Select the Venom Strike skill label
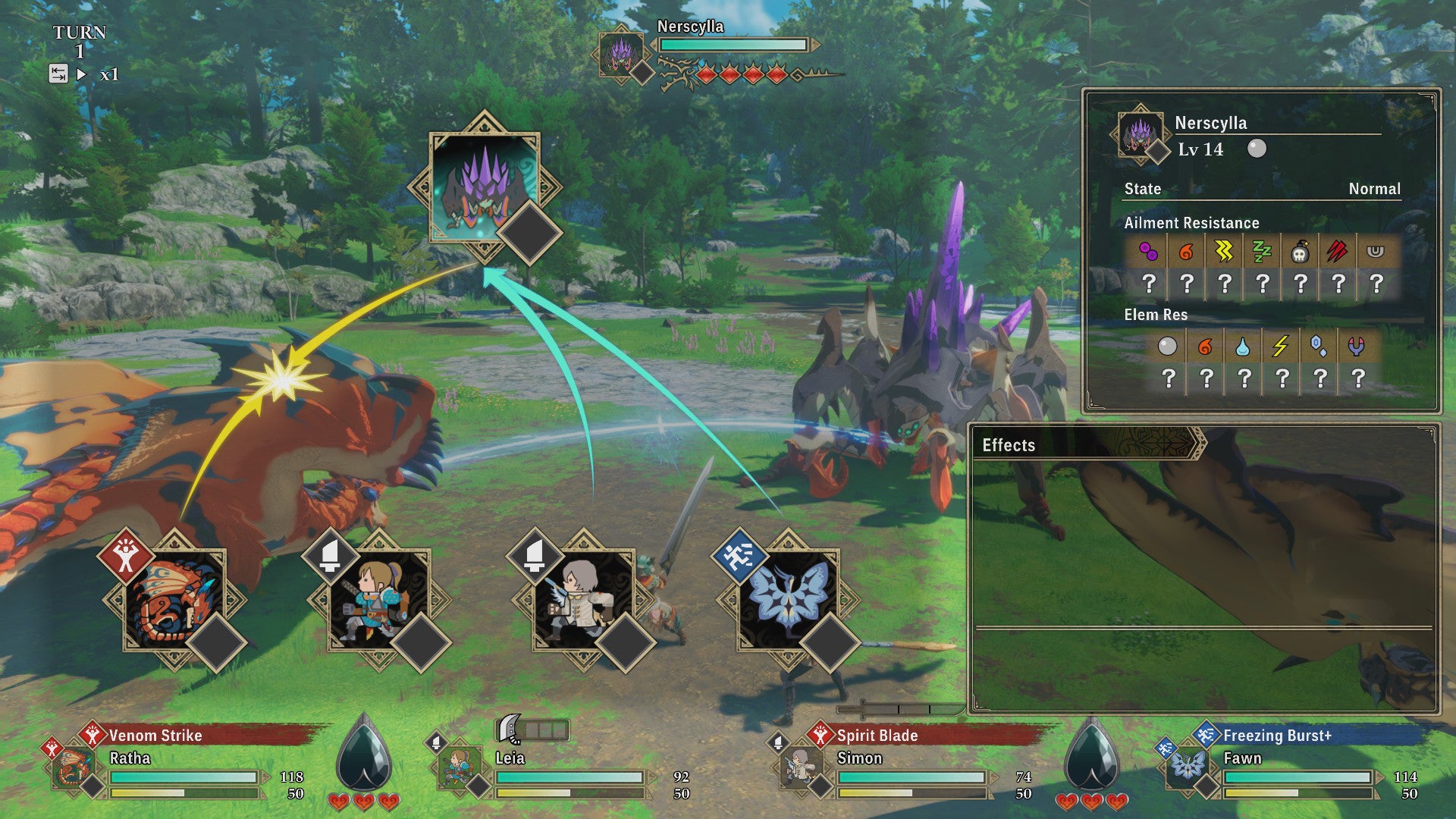This screenshot has width=1456, height=819. [155, 736]
